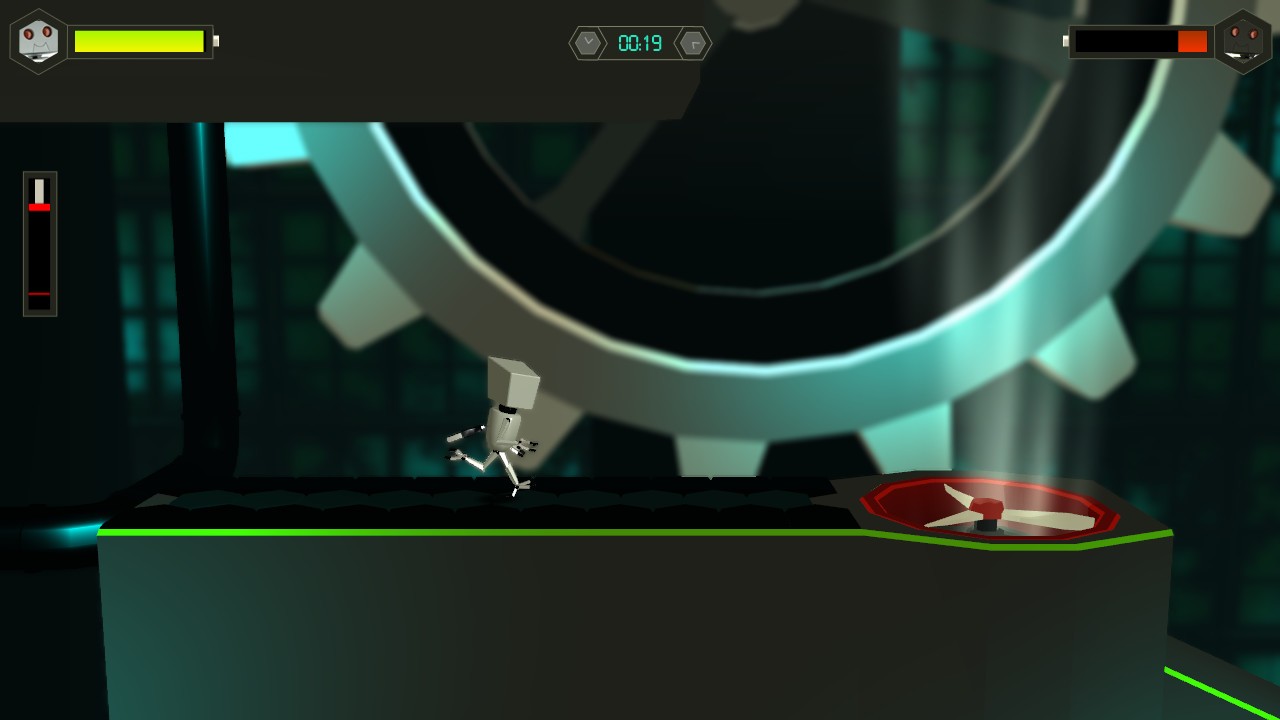Toggle to the second robot via its portrait
This screenshot has height=720, width=1280.
tap(1243, 42)
